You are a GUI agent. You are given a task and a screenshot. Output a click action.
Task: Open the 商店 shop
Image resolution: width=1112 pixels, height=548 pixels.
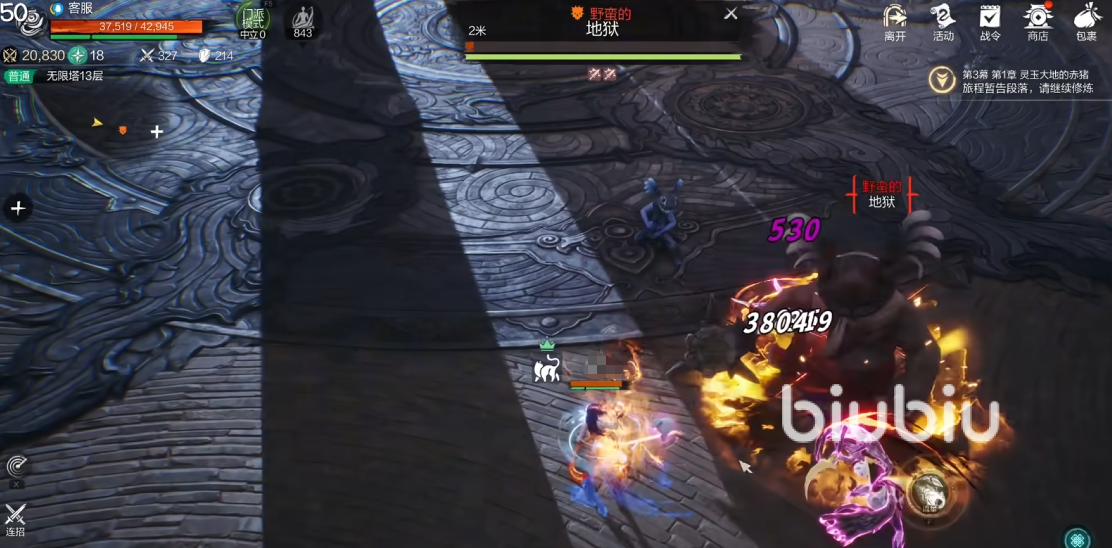click(x=1038, y=18)
